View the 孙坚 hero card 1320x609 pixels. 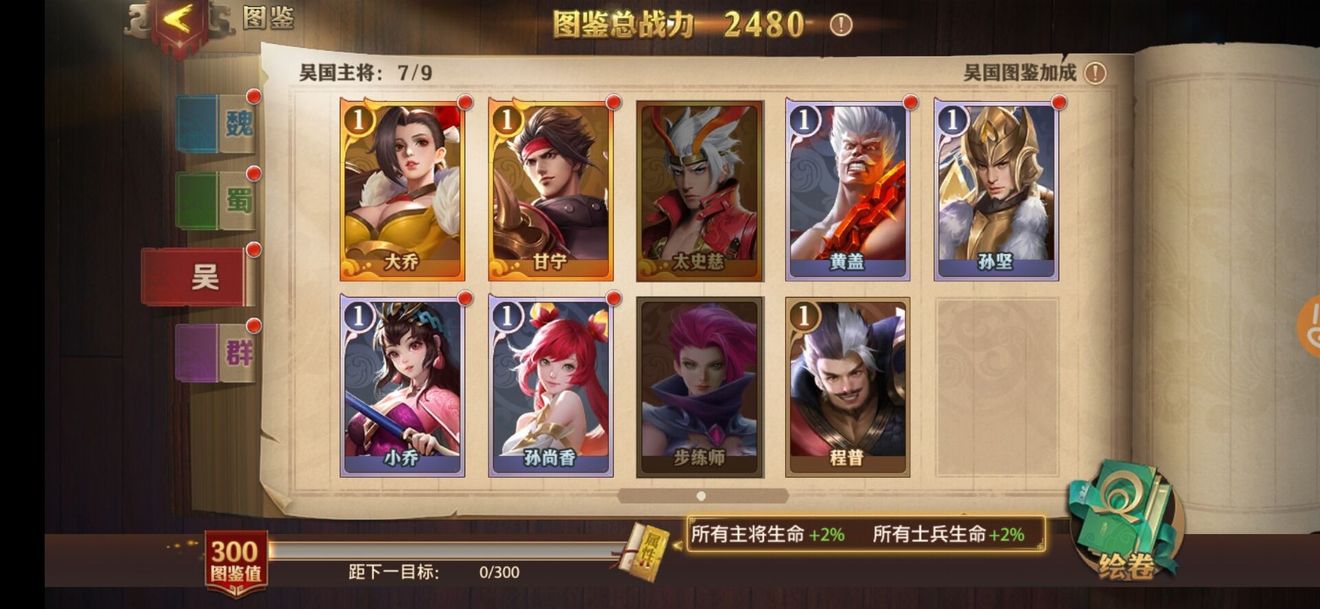(996, 189)
